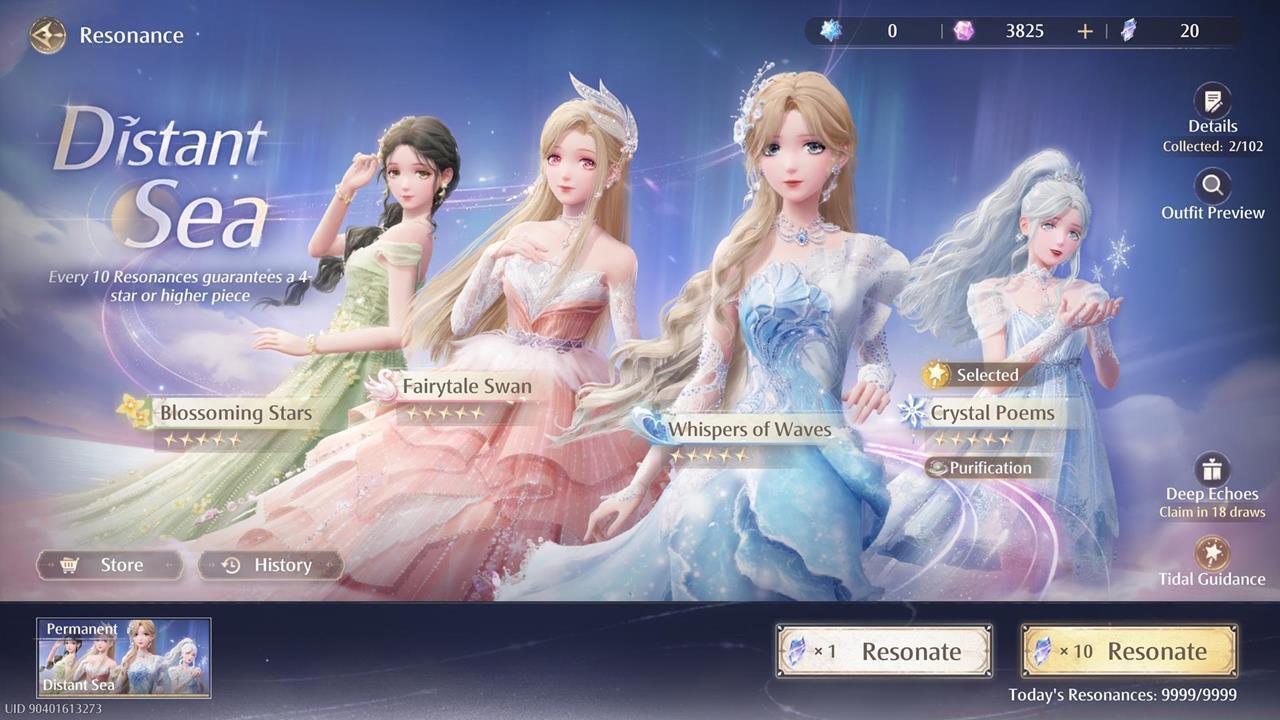Open the History of past resonances
The image size is (1280, 720).
(271, 565)
